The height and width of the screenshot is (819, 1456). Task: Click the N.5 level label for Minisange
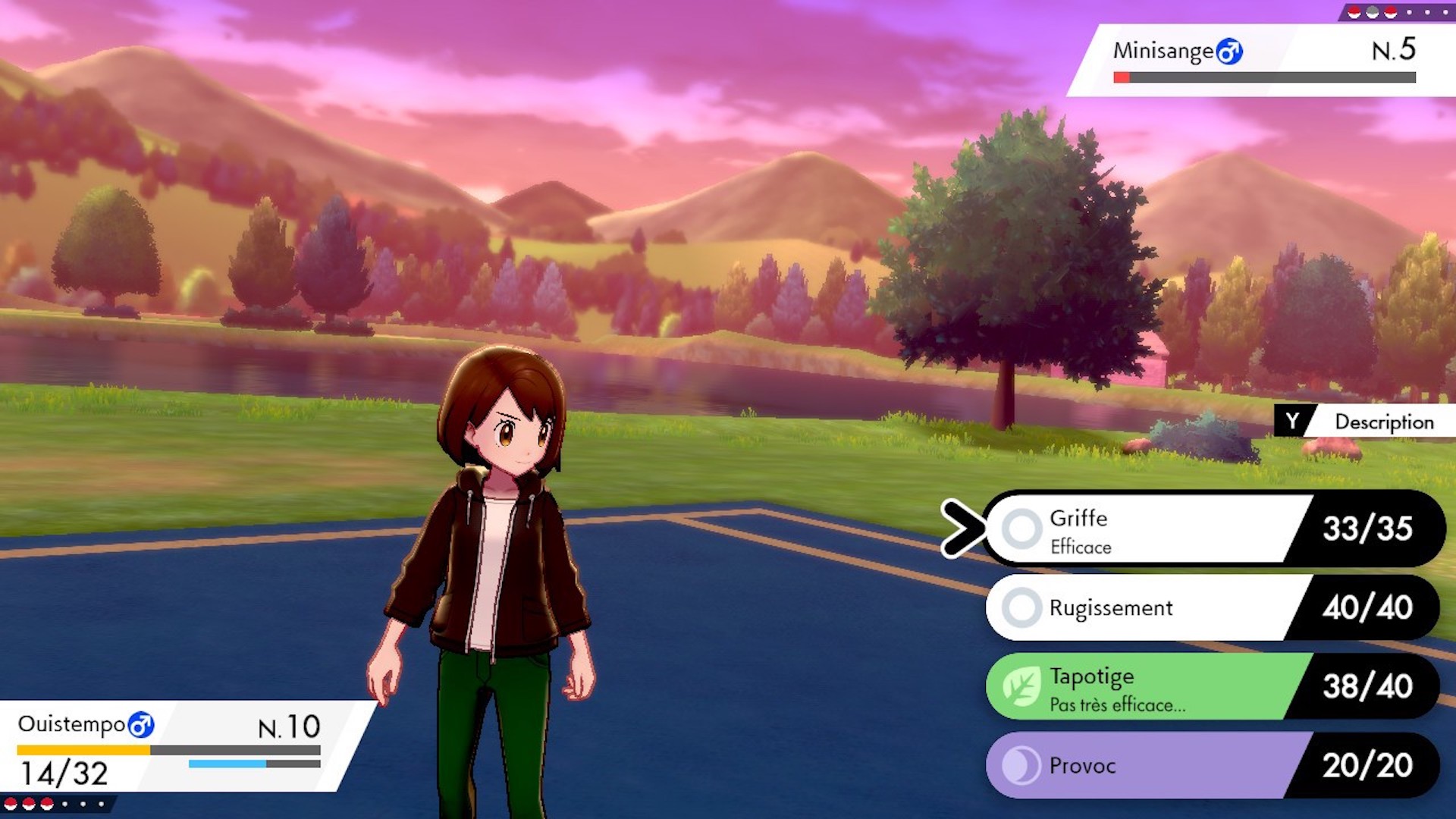point(1395,47)
